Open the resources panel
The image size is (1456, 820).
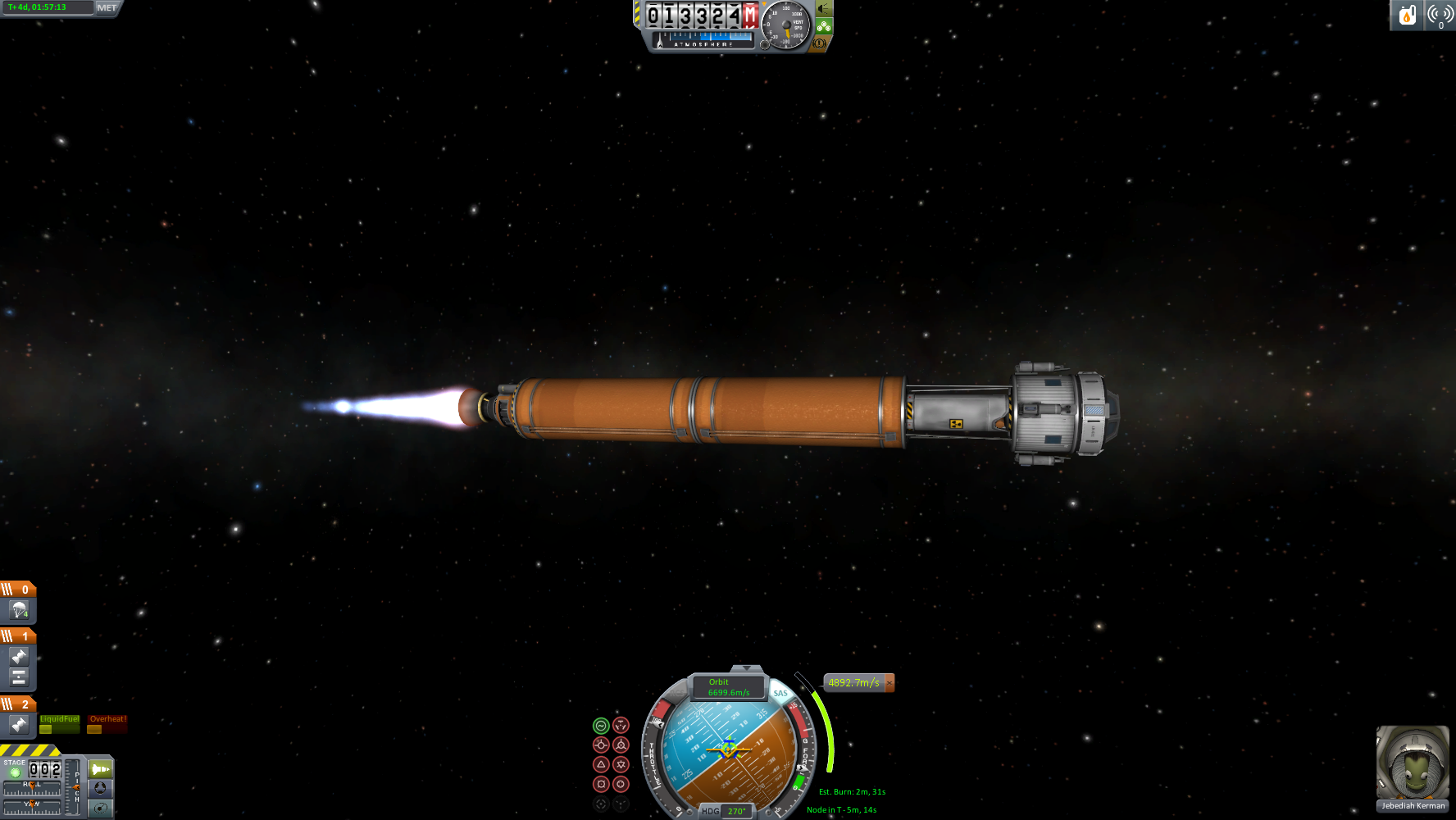point(1407,16)
